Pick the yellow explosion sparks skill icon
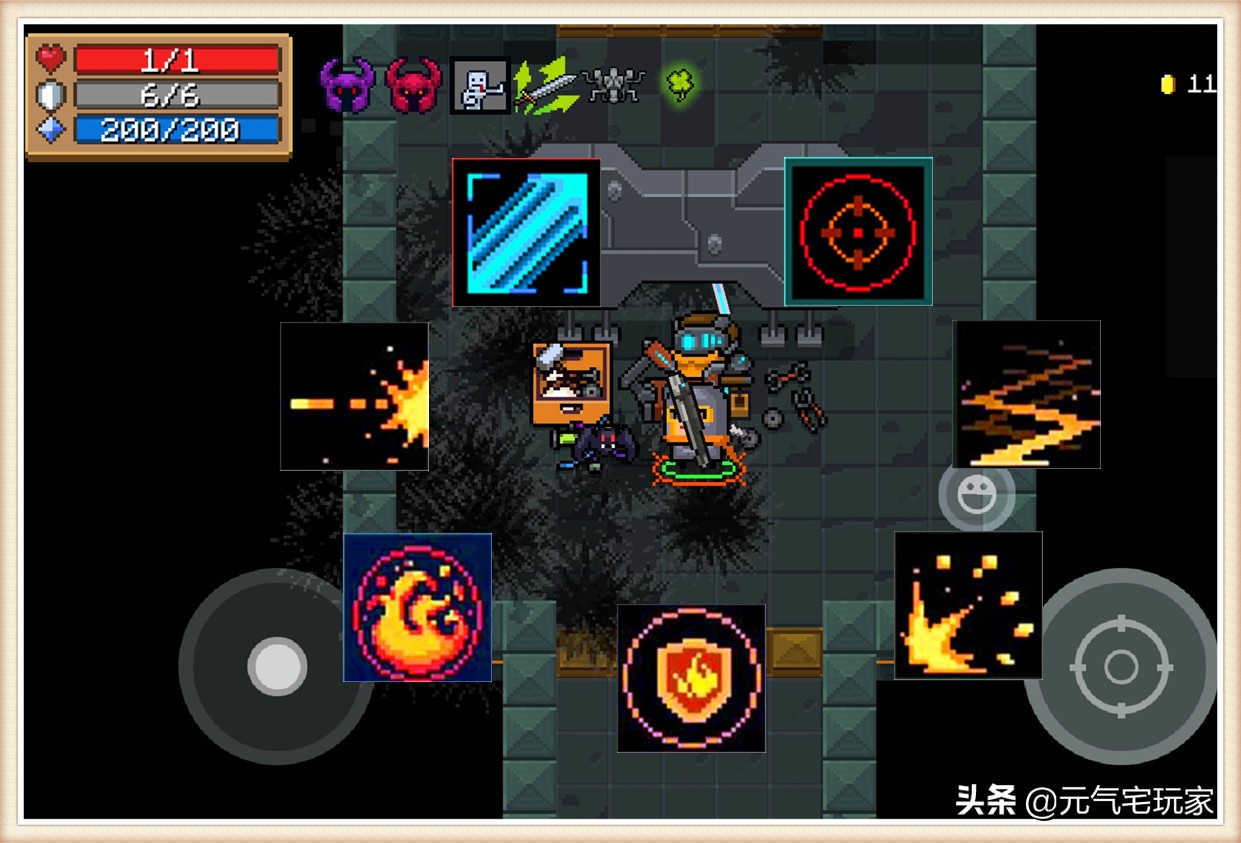1241x843 pixels. (x=968, y=605)
